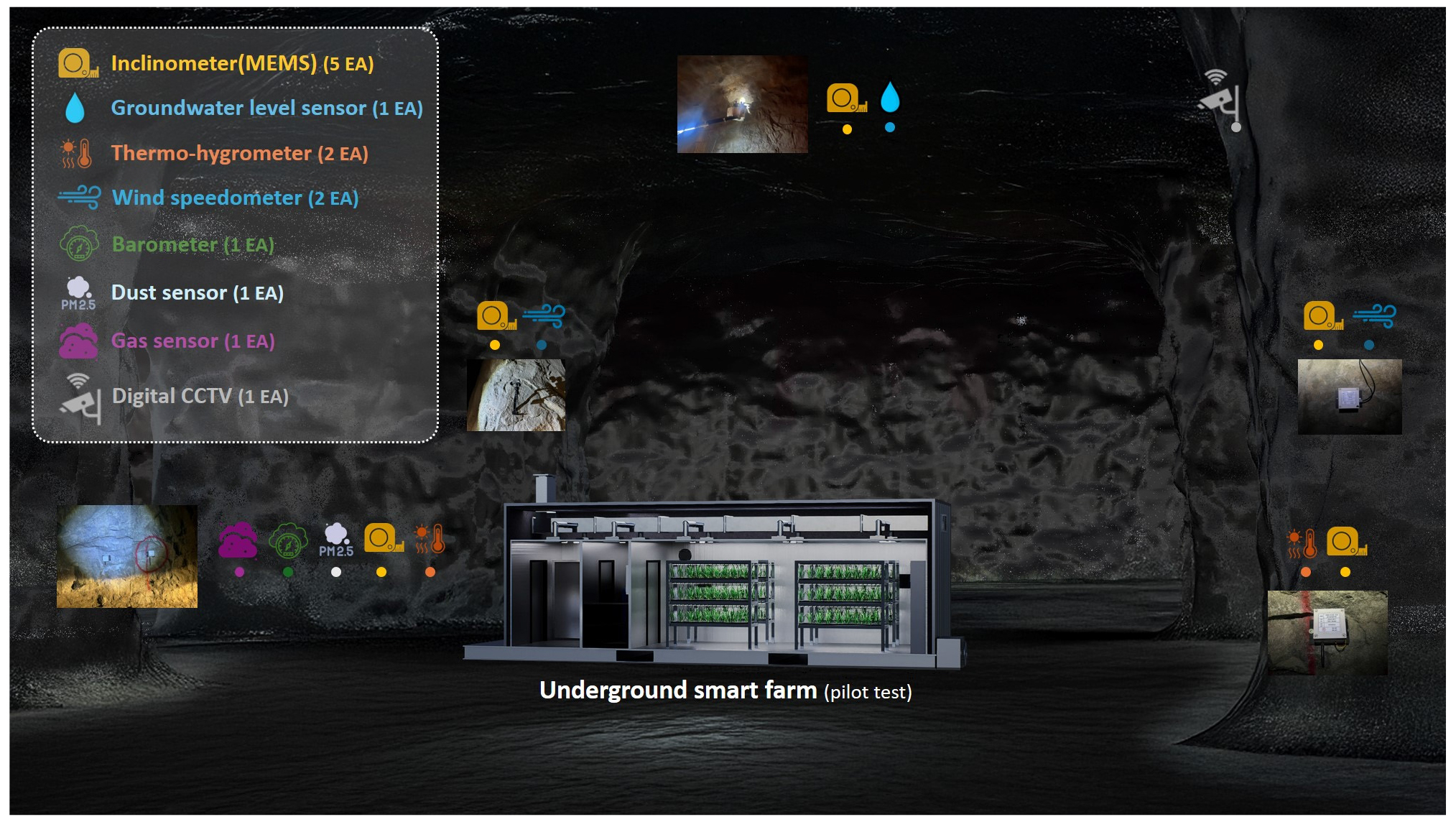Select the water droplet marker beside the tunnel photo
1456x822 pixels.
click(x=890, y=97)
